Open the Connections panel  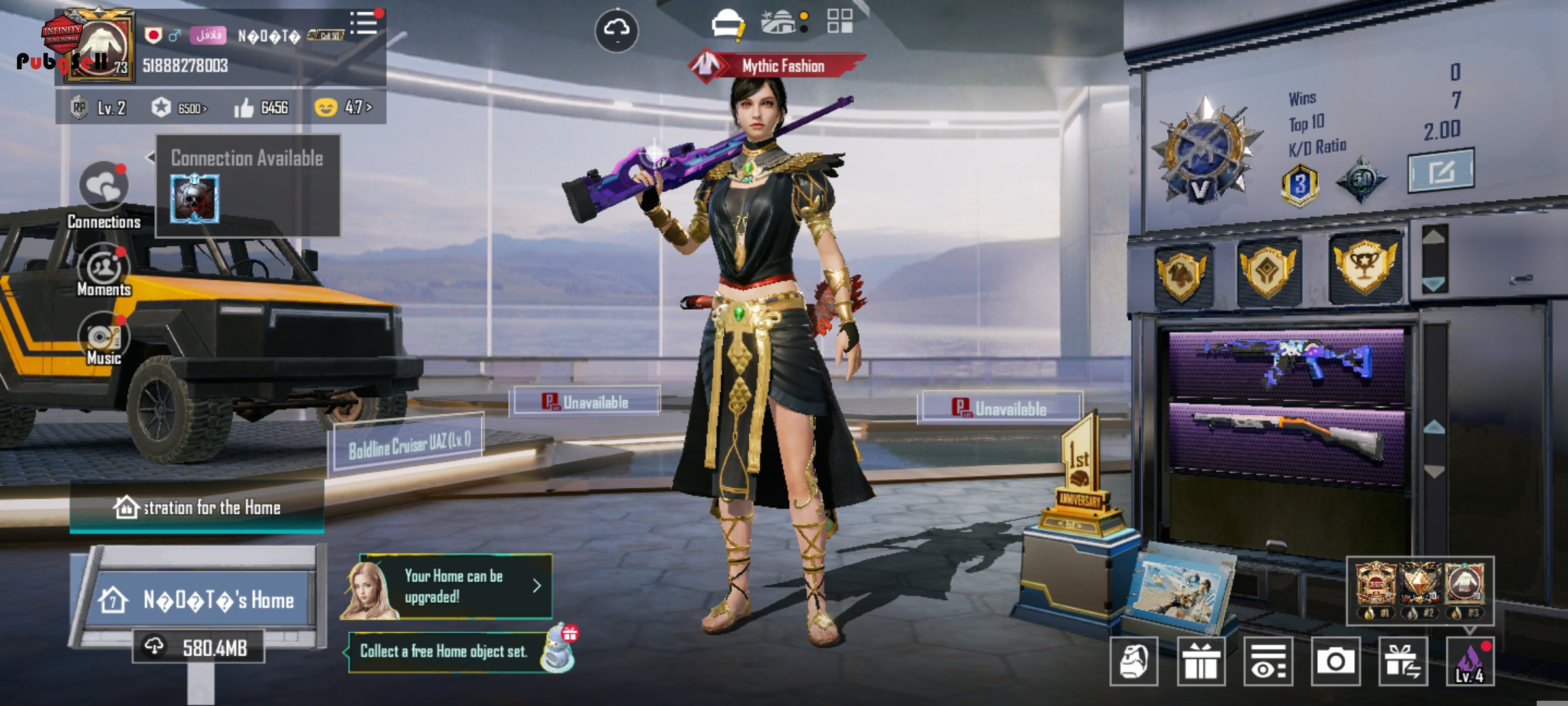(103, 186)
